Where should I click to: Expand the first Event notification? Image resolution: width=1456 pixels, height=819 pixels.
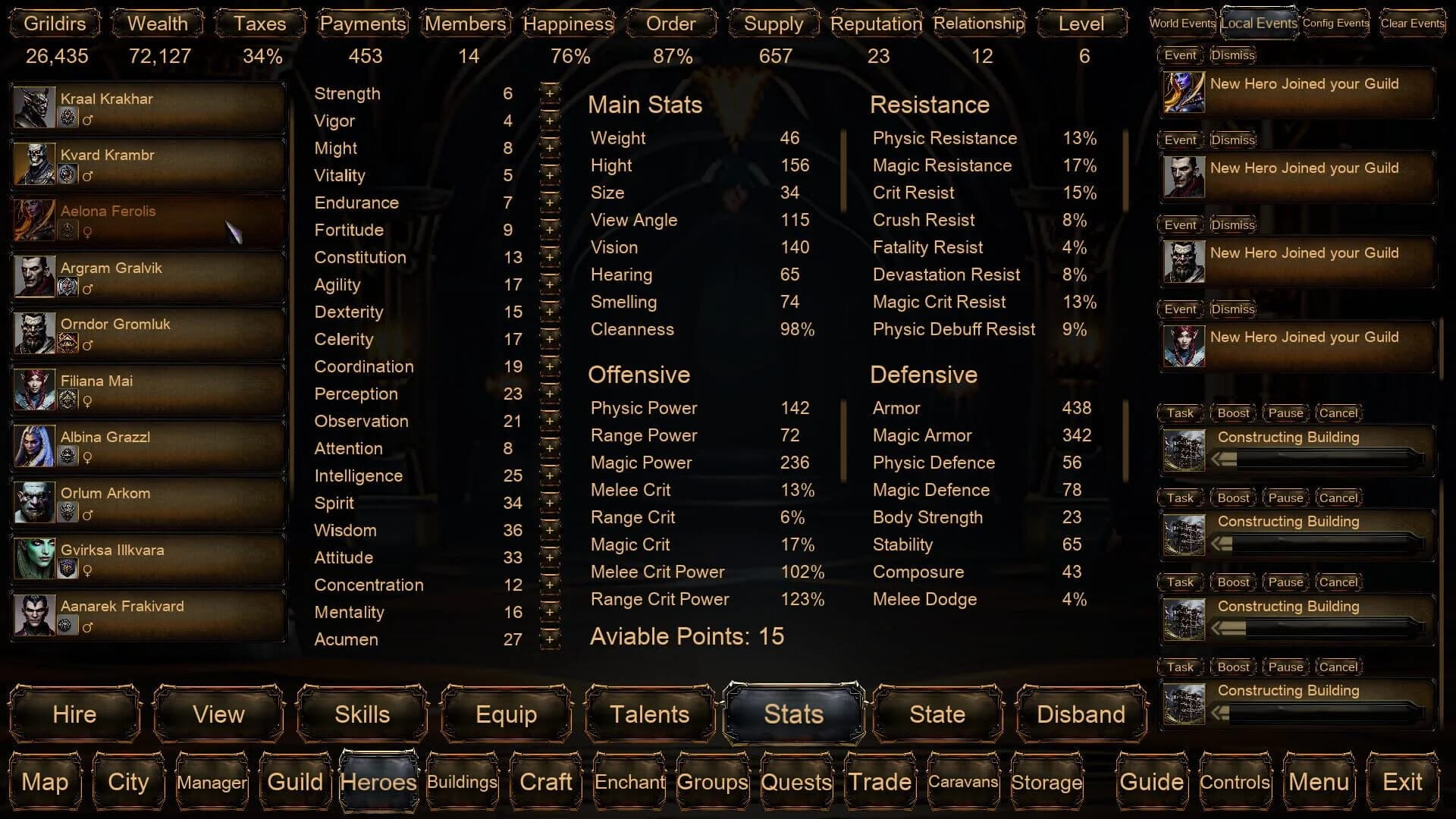pyautogui.click(x=1180, y=55)
